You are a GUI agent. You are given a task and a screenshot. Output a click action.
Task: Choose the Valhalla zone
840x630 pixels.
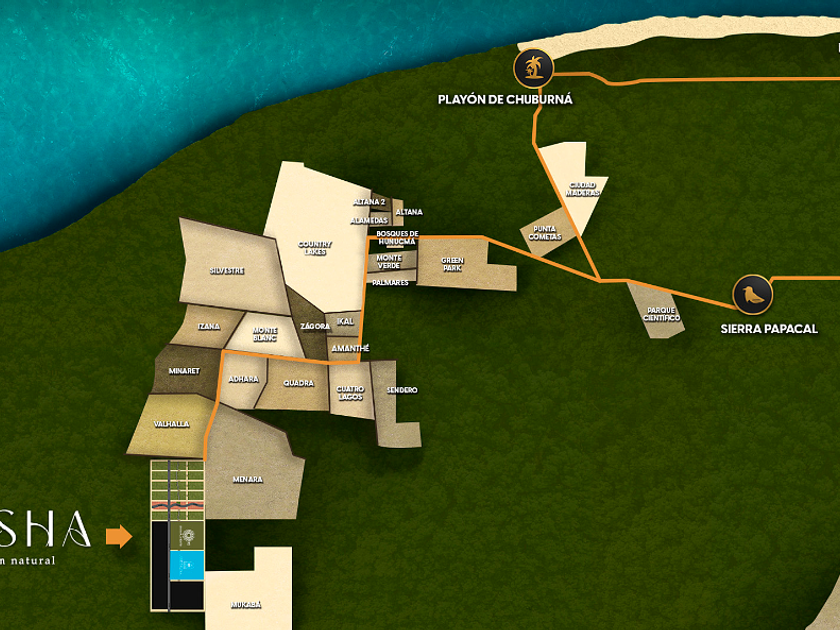tap(172, 424)
